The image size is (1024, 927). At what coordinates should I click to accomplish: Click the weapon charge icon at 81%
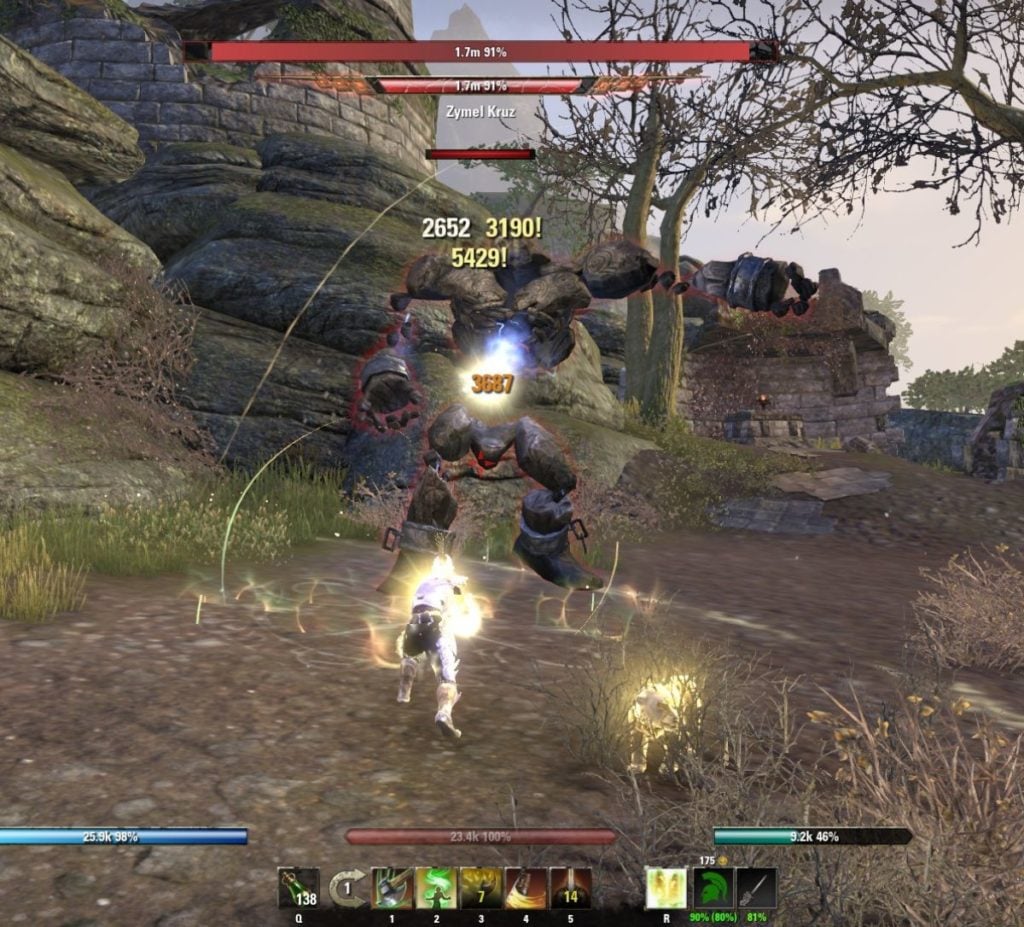(757, 888)
